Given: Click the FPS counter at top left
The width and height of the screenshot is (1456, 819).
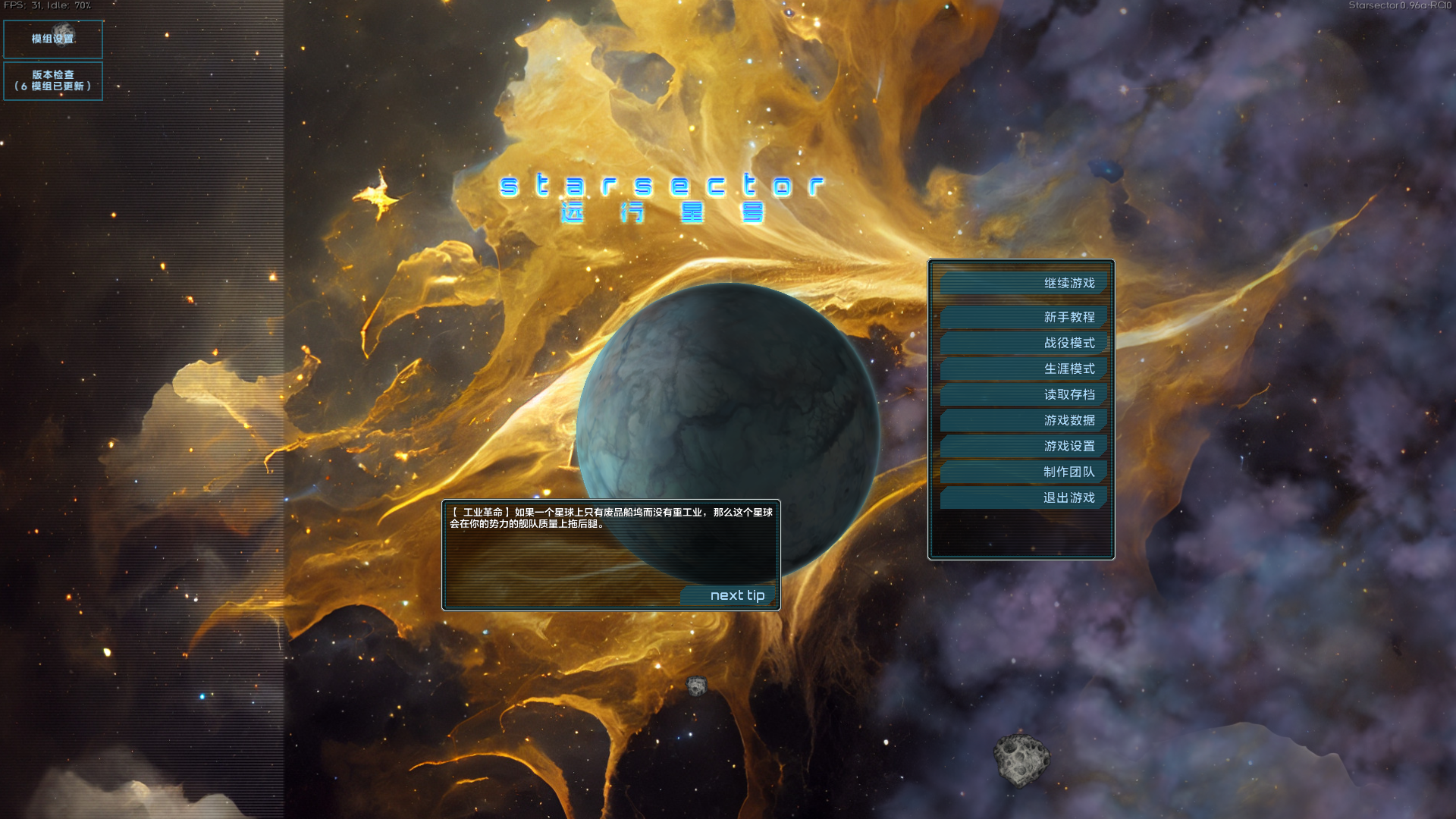Looking at the screenshot, I should click(47, 5).
